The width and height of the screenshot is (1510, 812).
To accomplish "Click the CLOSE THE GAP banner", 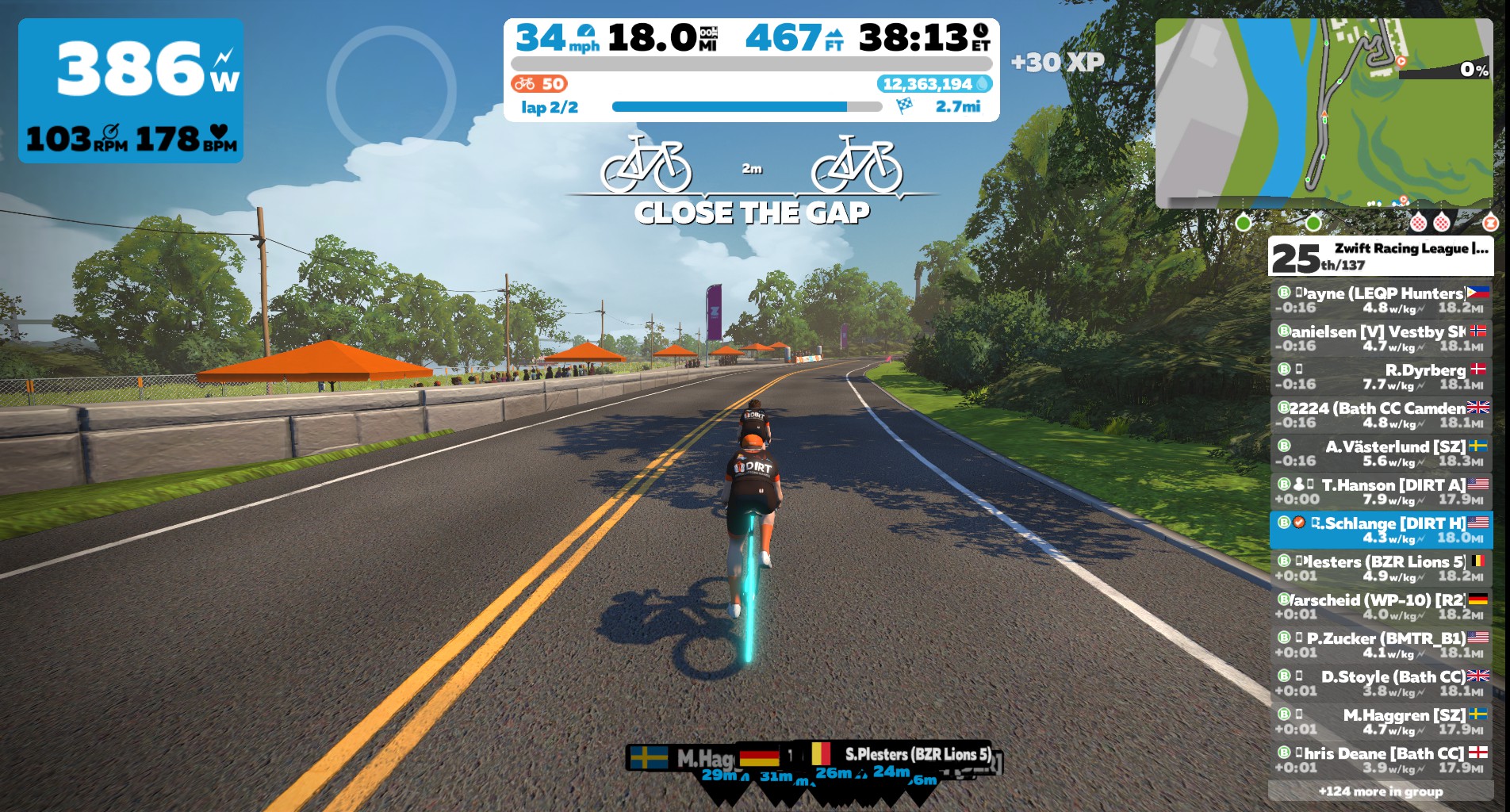I will [751, 212].
